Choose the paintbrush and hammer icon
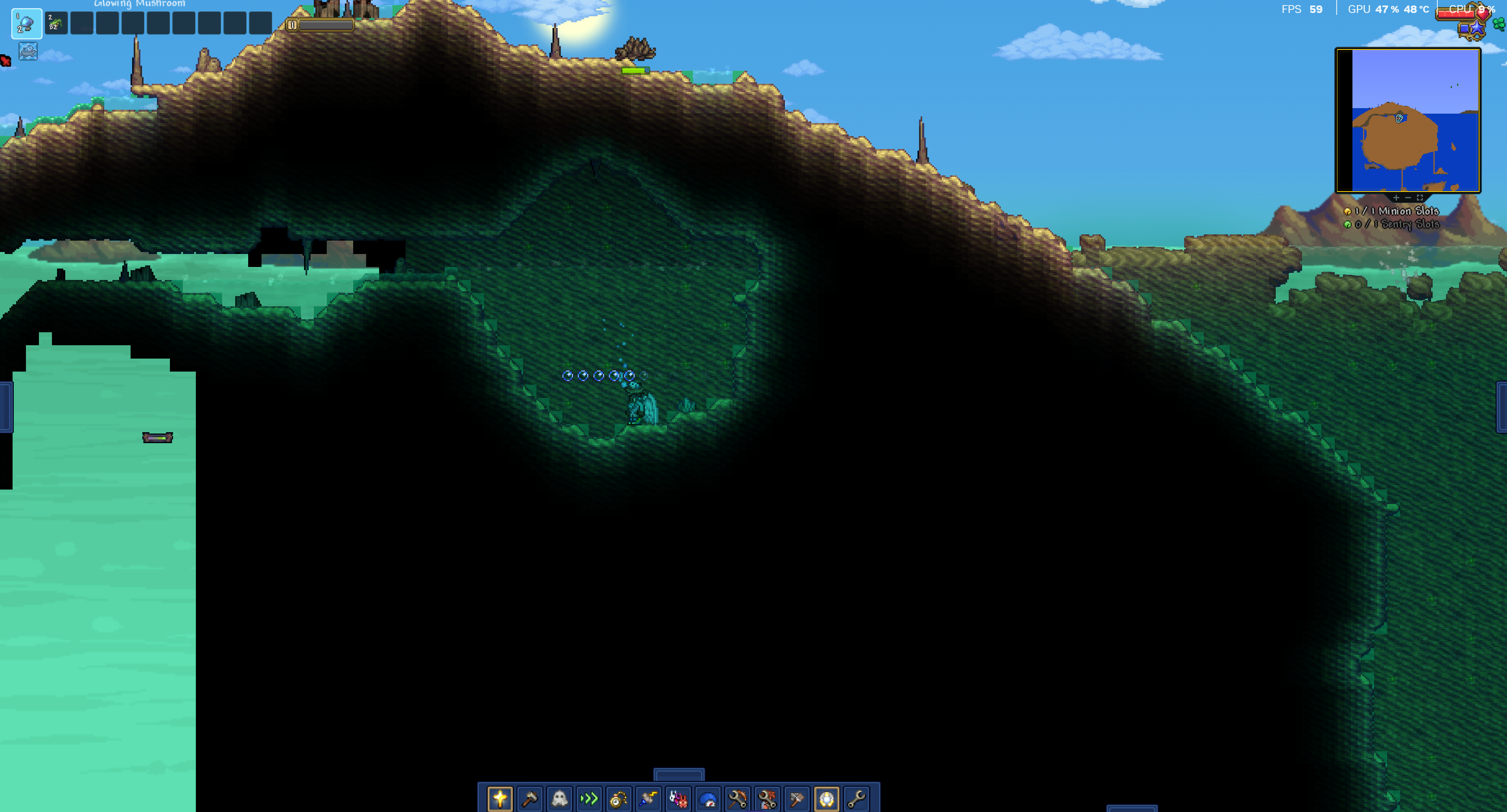The width and height of the screenshot is (1507, 812). [x=797, y=799]
